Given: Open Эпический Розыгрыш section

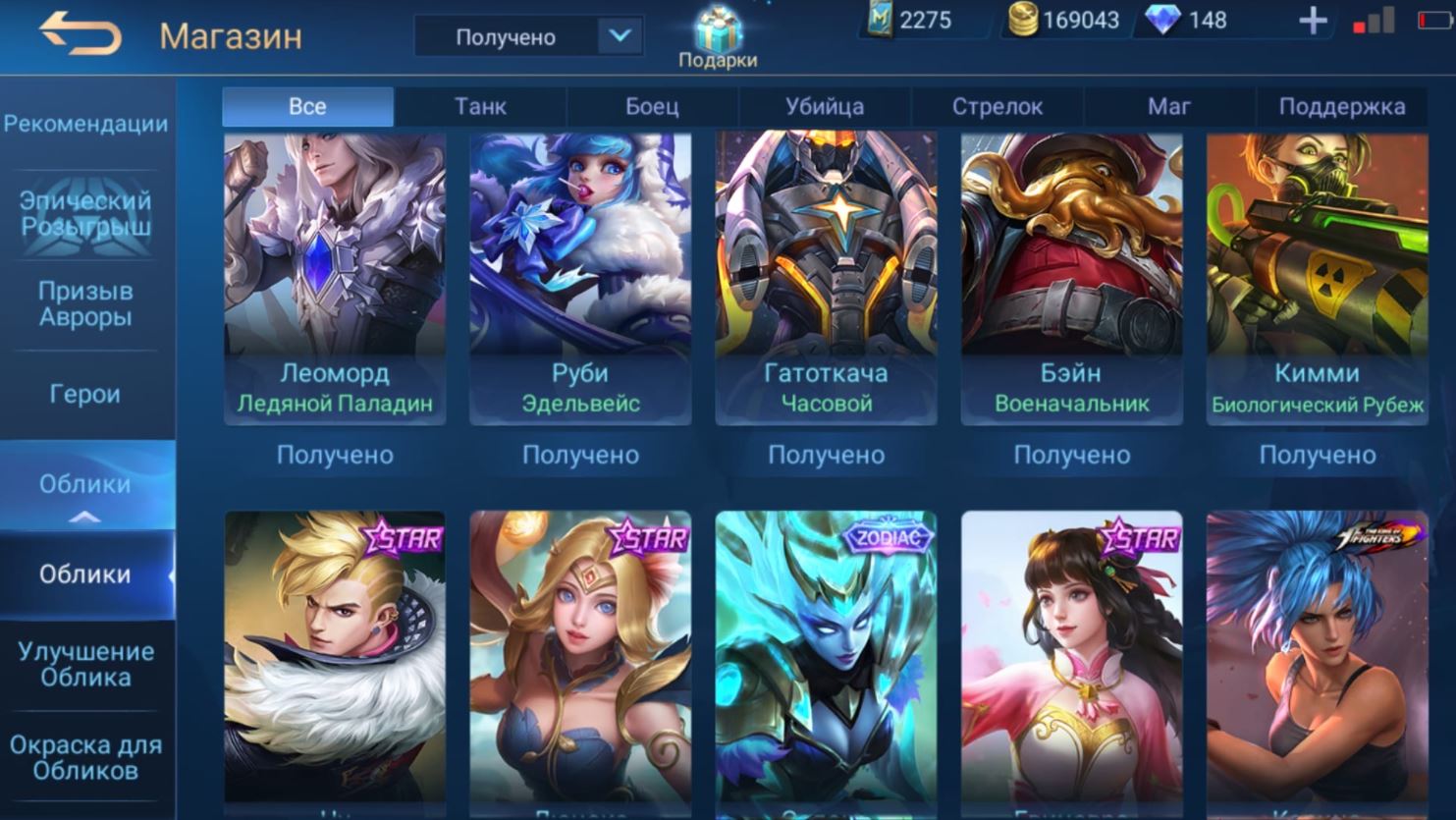Looking at the screenshot, I should tap(85, 213).
